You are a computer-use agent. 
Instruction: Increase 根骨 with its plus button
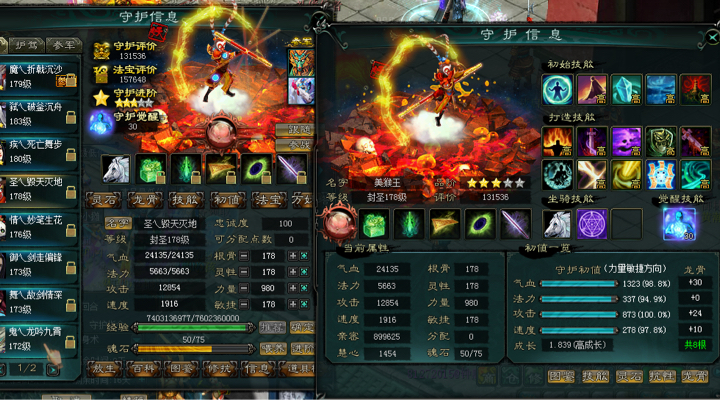tap(291, 256)
